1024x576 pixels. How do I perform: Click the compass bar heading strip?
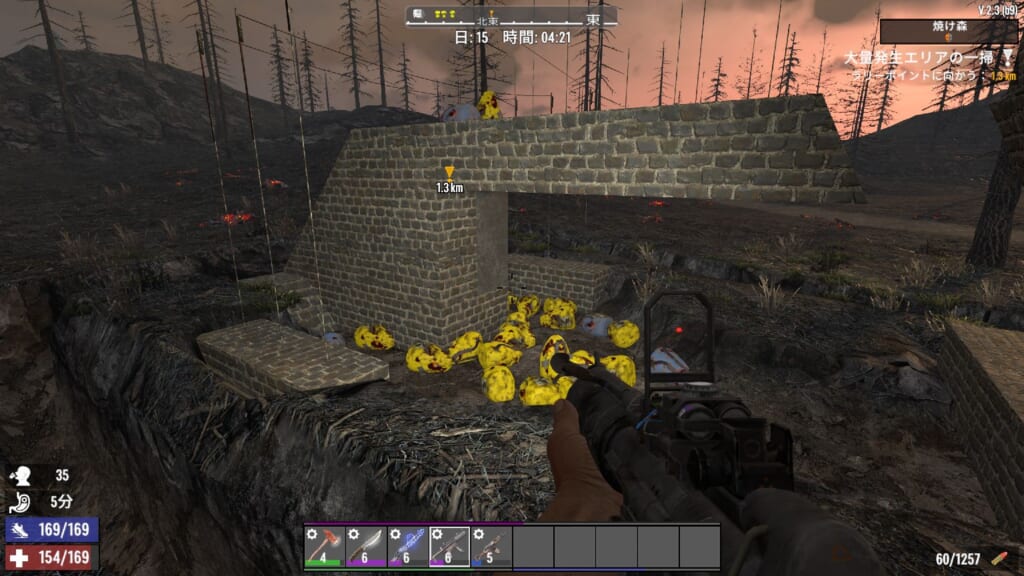(511, 16)
